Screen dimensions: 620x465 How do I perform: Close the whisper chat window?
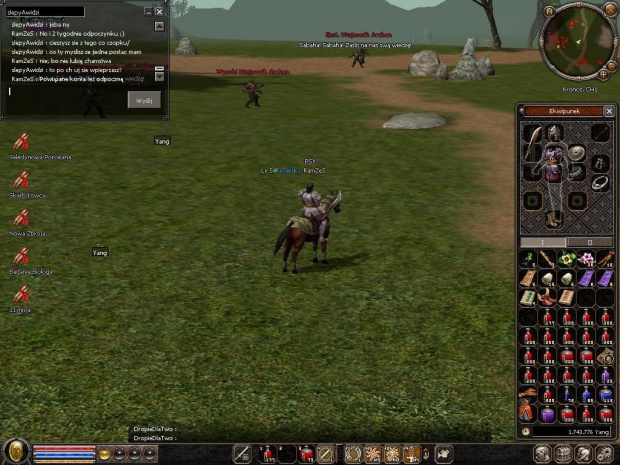coord(159,11)
